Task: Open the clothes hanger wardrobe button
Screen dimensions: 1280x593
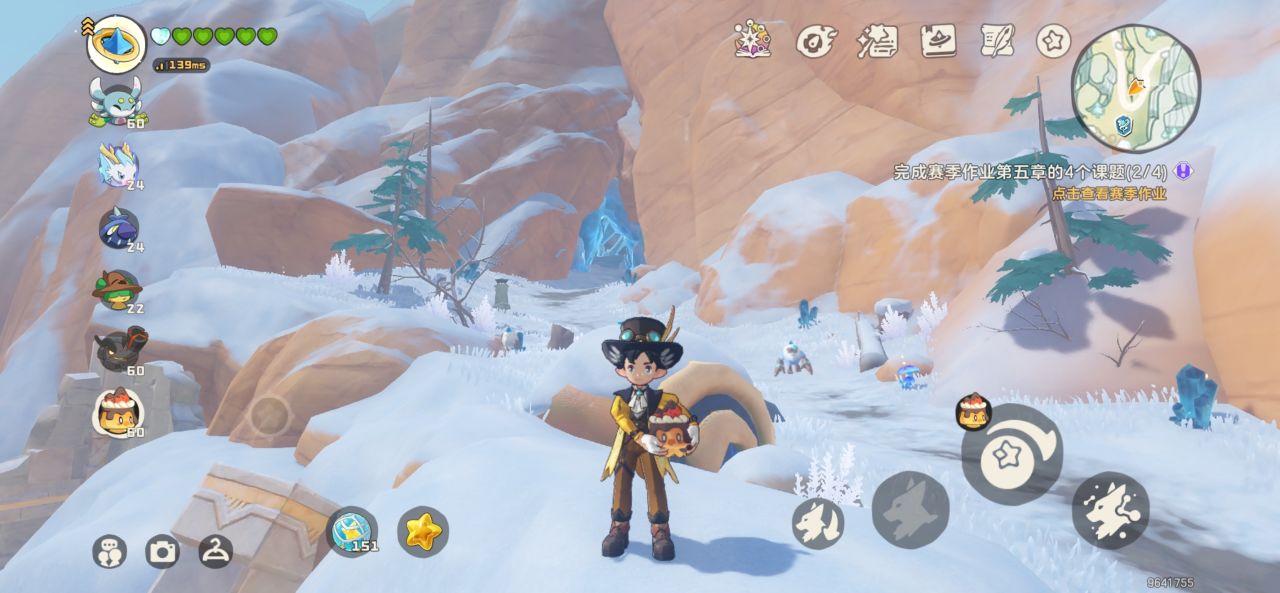Action: click(215, 550)
